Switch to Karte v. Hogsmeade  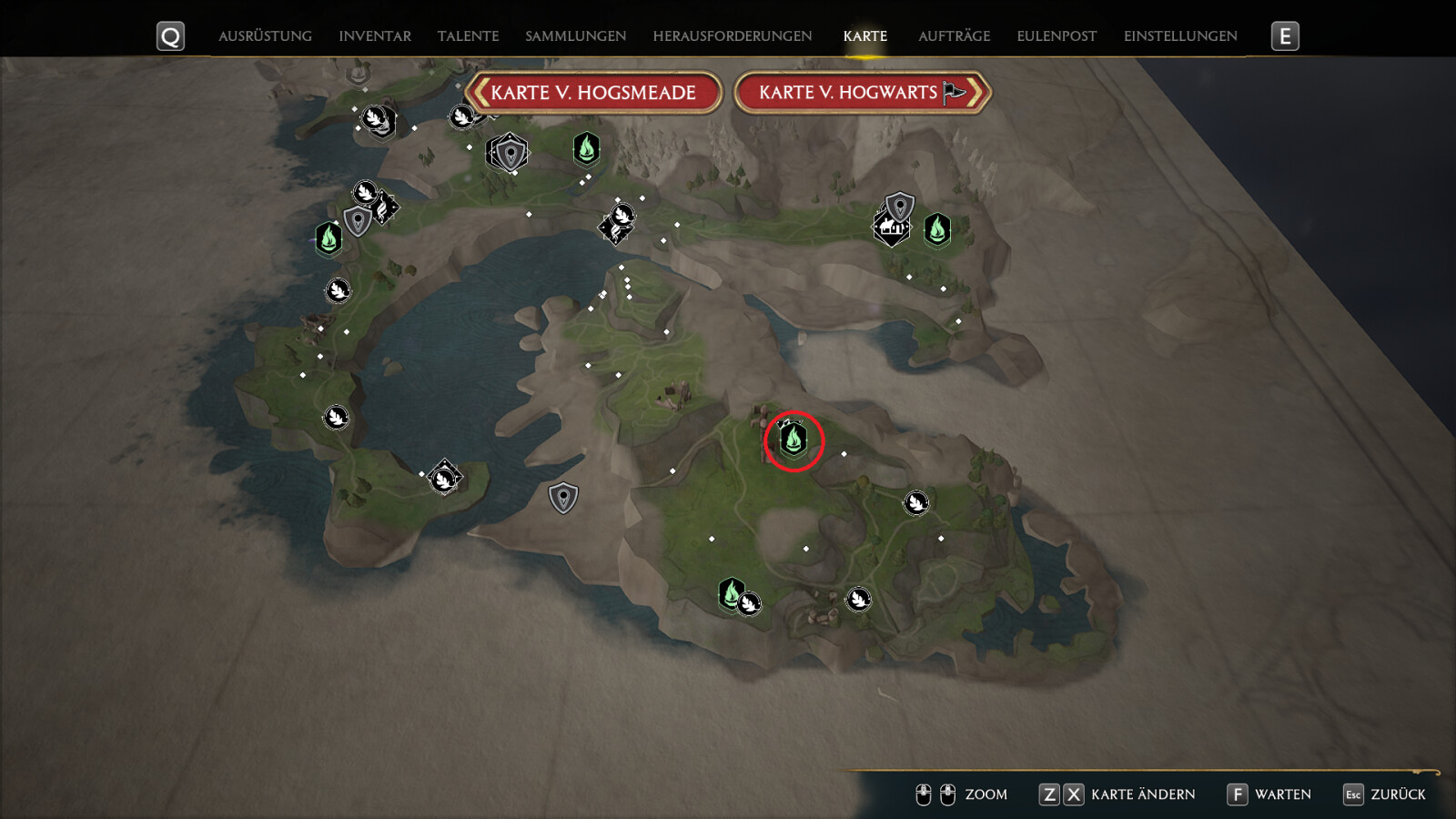(593, 93)
